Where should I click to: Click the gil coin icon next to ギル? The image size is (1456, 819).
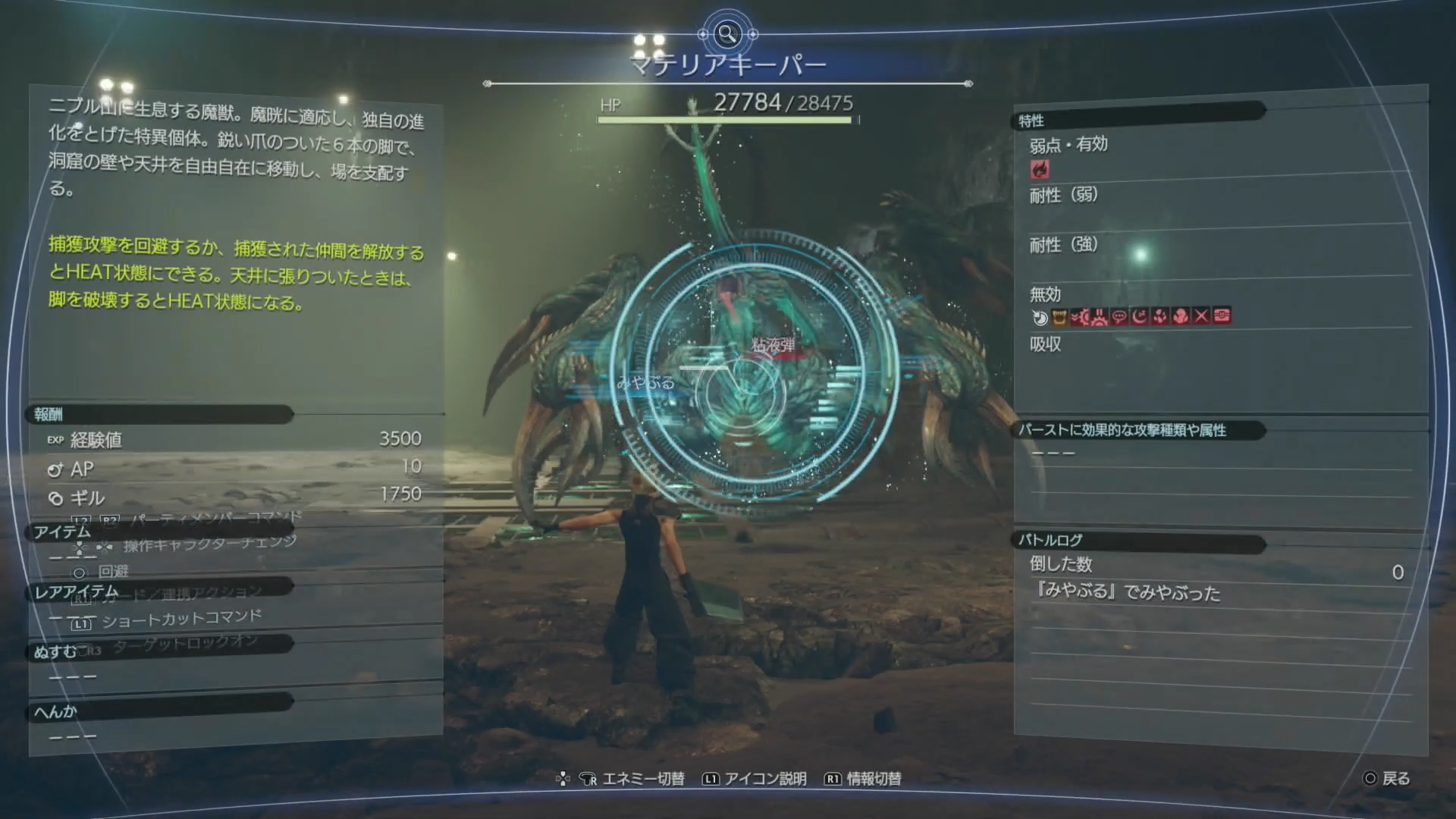tap(54, 499)
